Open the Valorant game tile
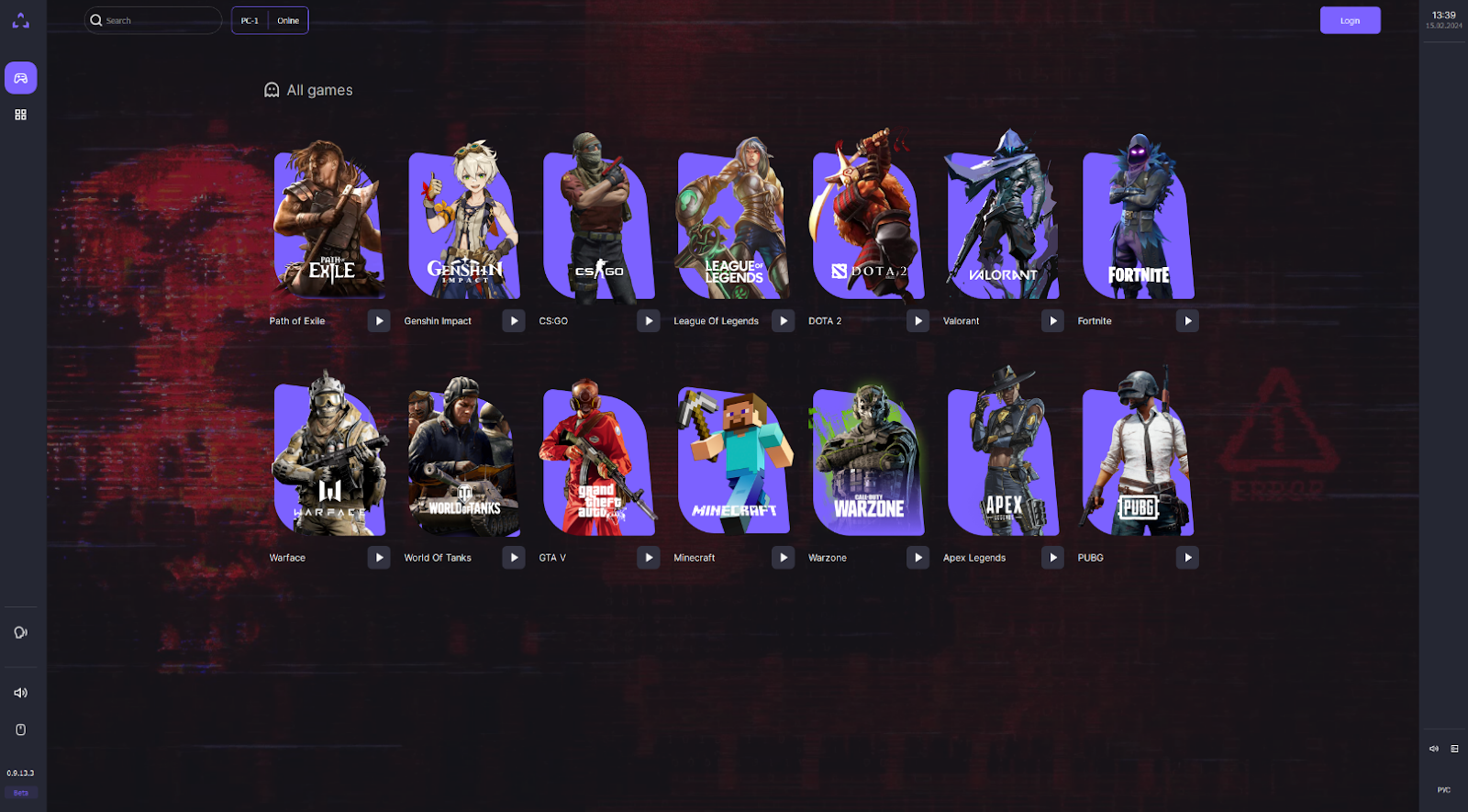 (x=1003, y=225)
